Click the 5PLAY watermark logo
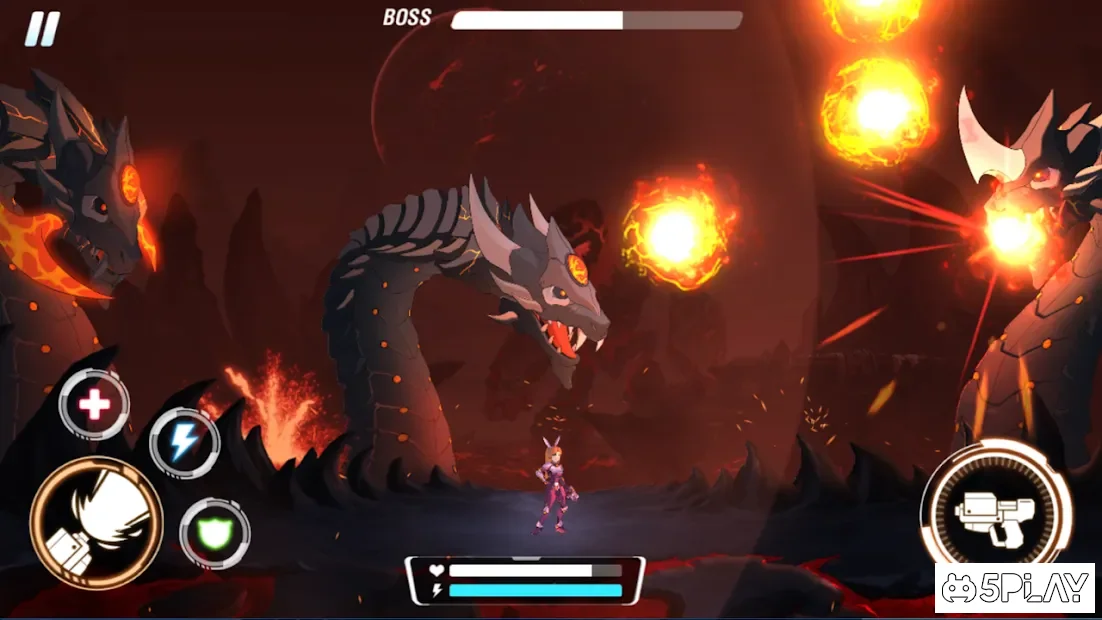The image size is (1102, 620). click(x=1017, y=588)
